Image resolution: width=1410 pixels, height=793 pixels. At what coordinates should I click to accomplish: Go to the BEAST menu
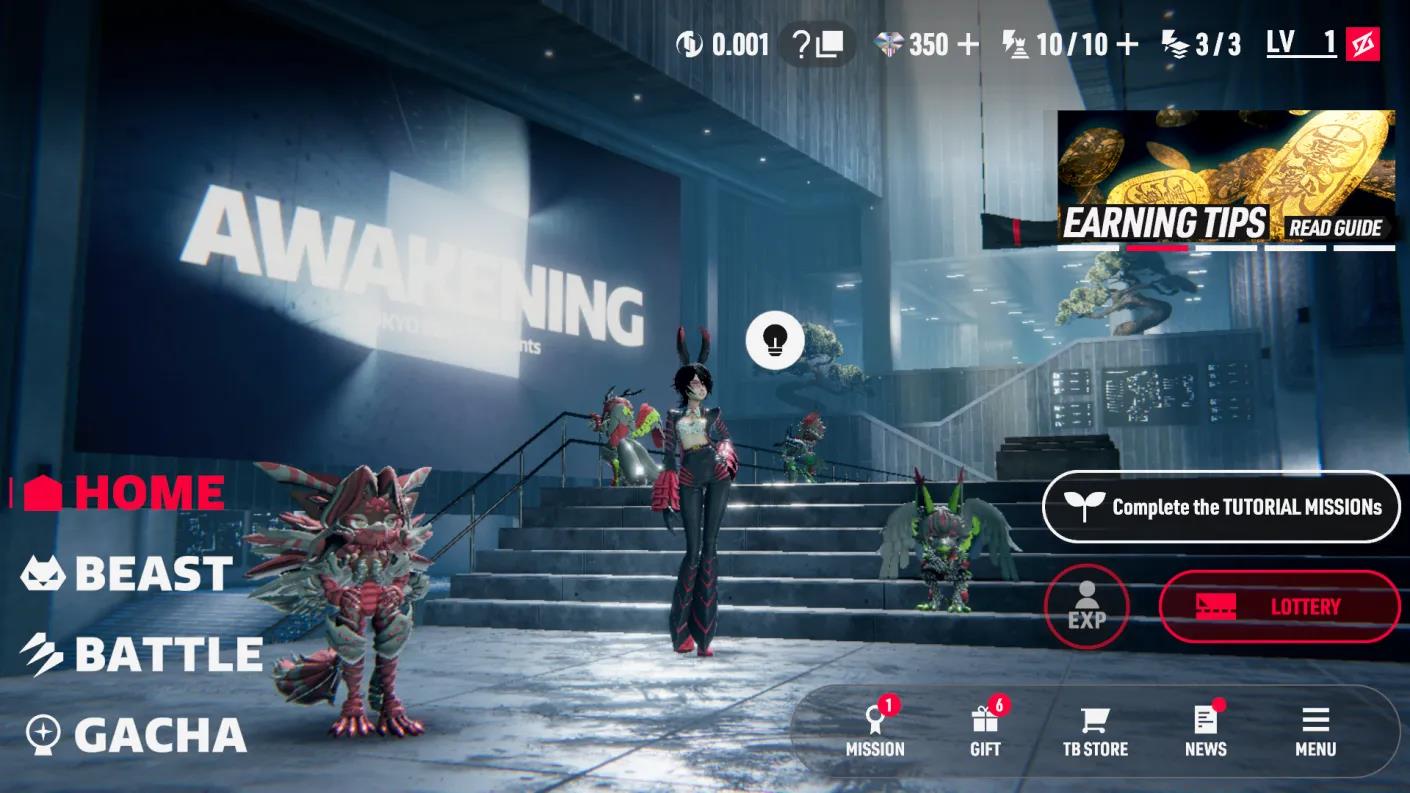coord(128,573)
